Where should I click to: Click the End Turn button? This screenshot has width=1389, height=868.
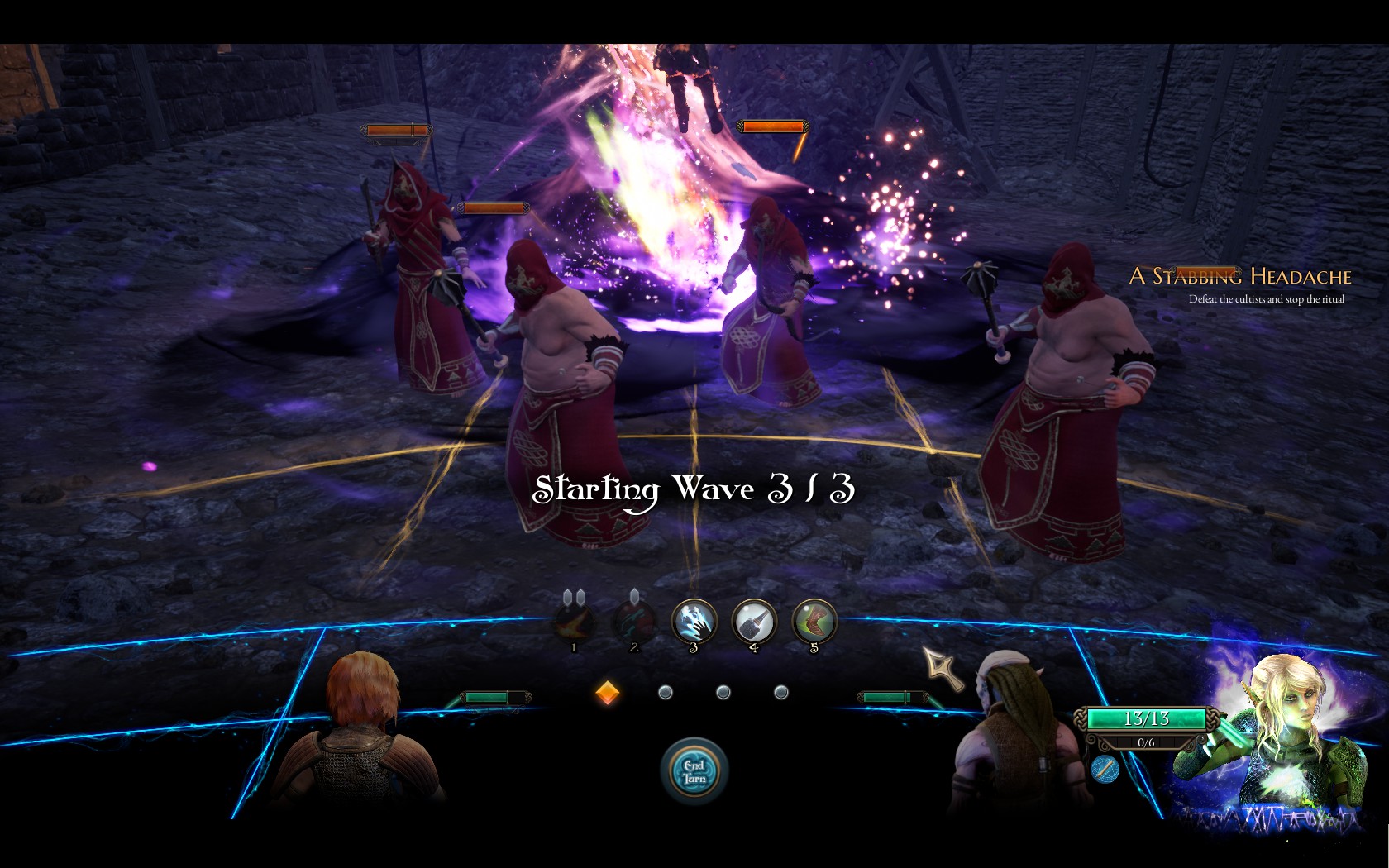[x=694, y=771]
